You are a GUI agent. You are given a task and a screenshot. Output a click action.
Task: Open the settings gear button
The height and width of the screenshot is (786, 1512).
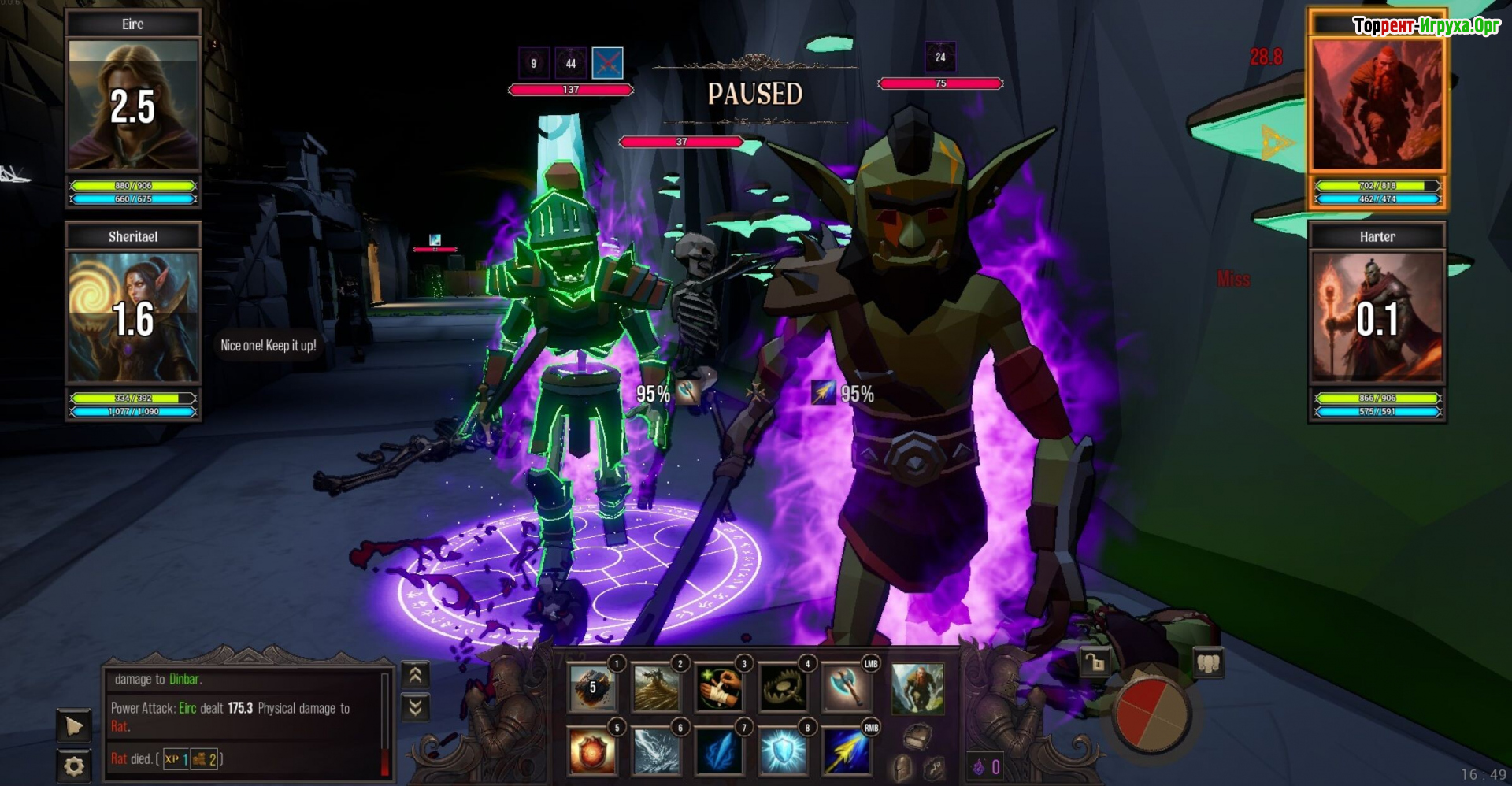(x=74, y=766)
